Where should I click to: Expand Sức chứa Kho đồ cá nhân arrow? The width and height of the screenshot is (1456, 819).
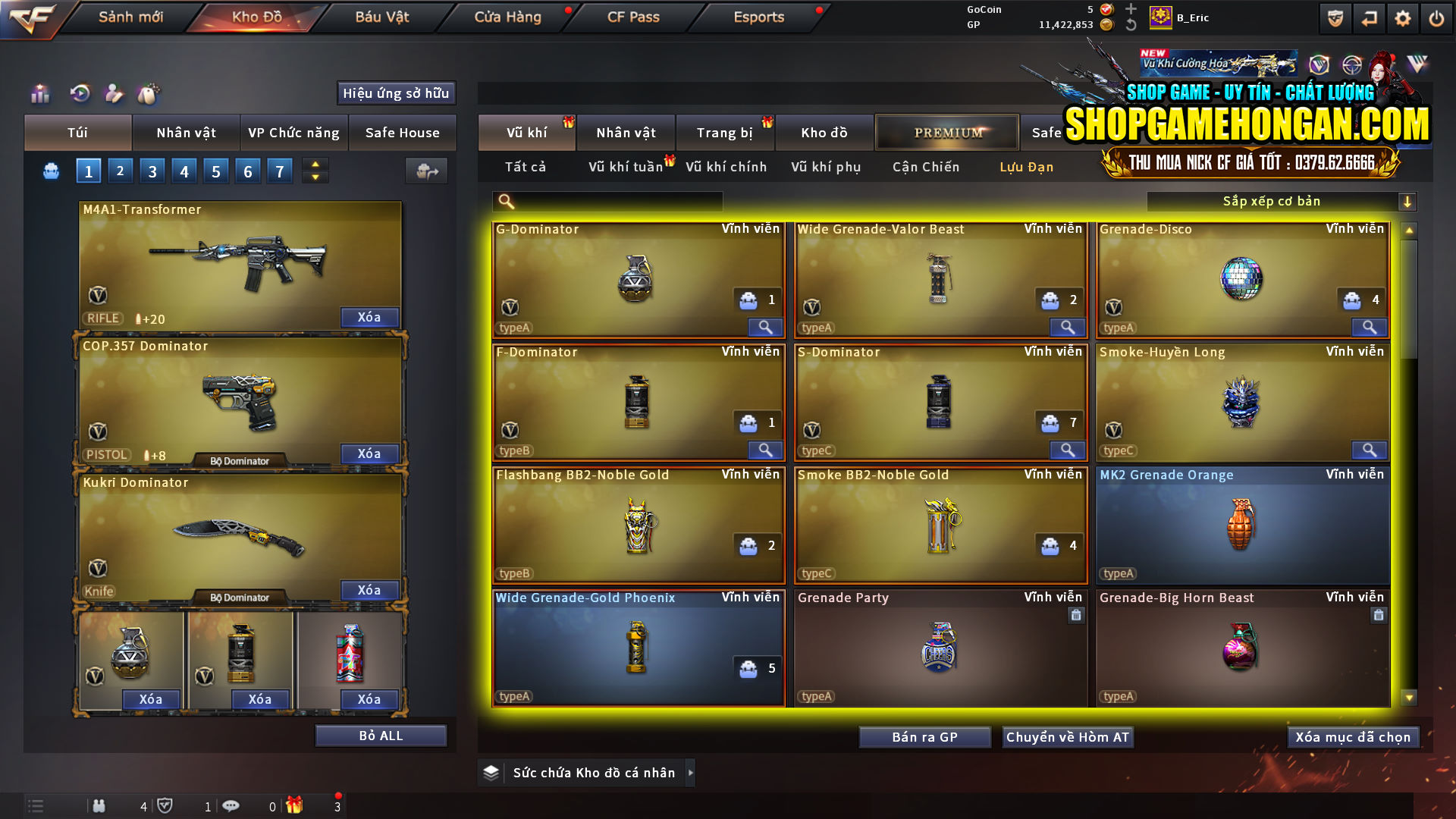point(691,773)
